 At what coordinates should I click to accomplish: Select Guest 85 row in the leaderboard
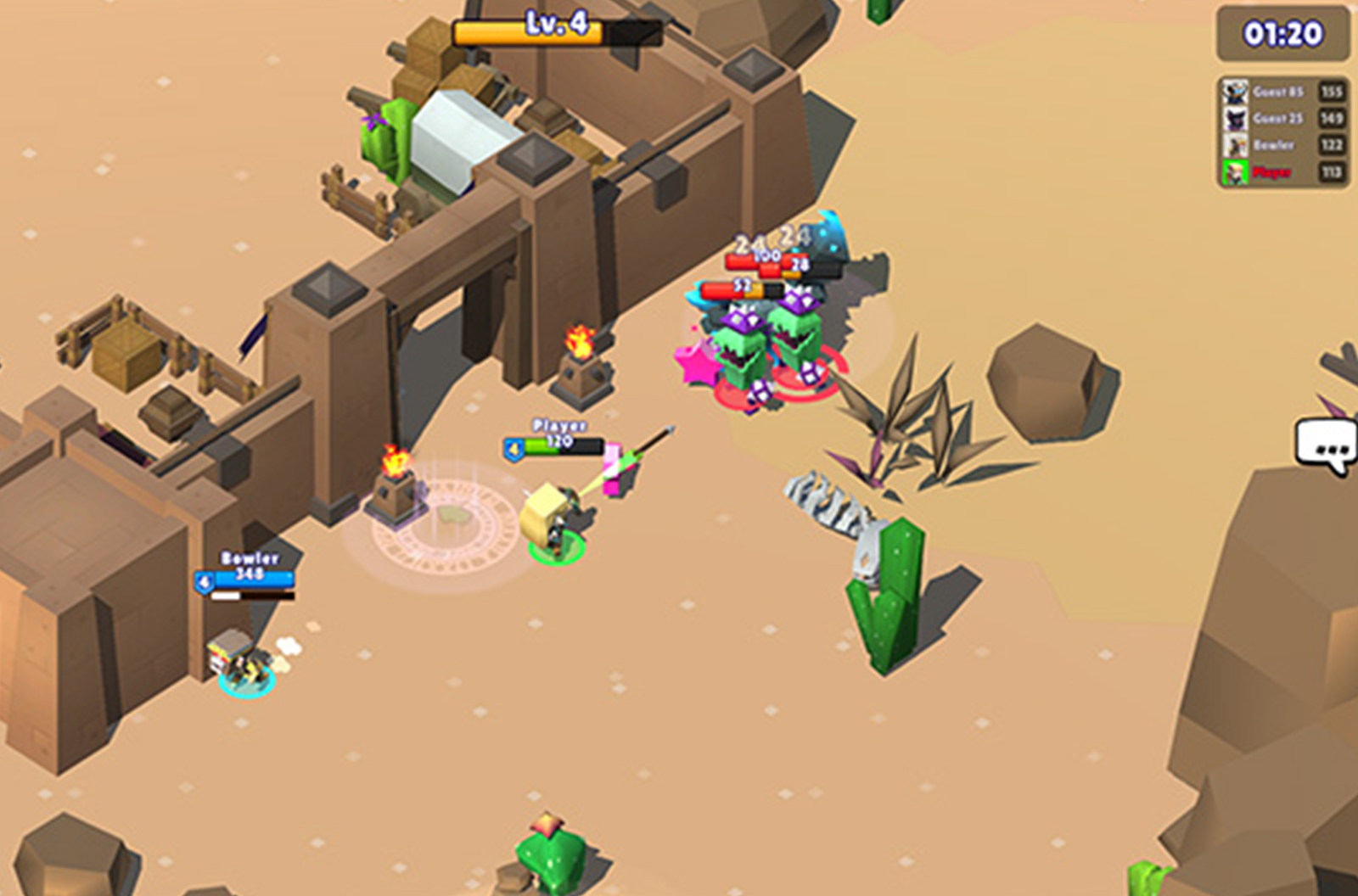[1282, 92]
